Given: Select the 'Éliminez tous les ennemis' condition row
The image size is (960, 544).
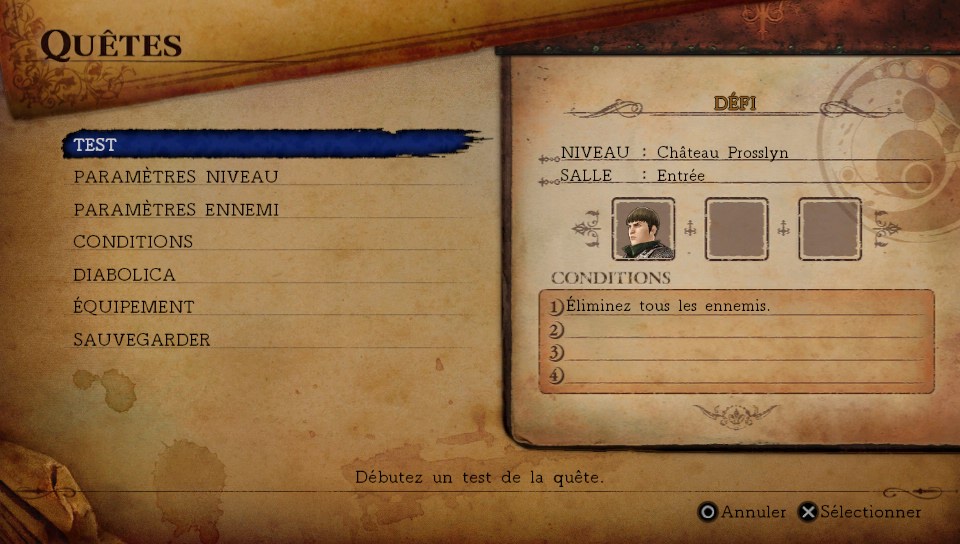Looking at the screenshot, I should [x=668, y=306].
